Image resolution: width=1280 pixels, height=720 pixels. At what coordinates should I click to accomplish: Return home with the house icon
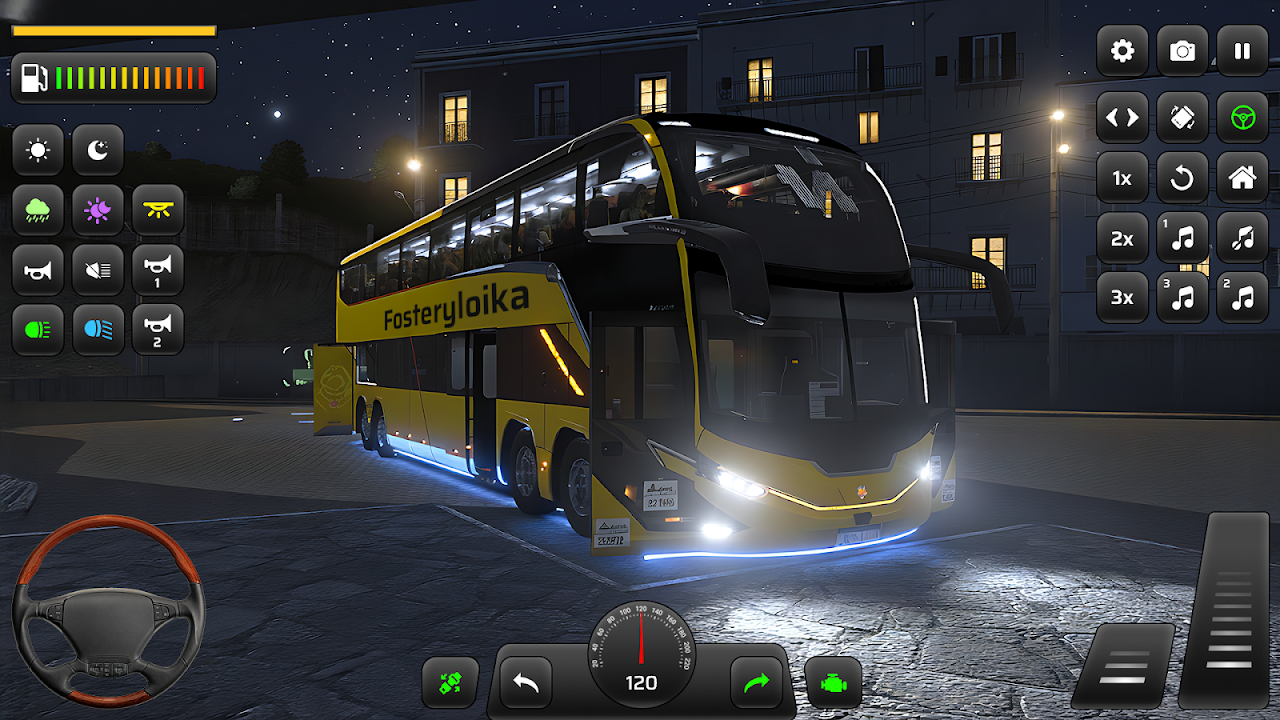1242,178
